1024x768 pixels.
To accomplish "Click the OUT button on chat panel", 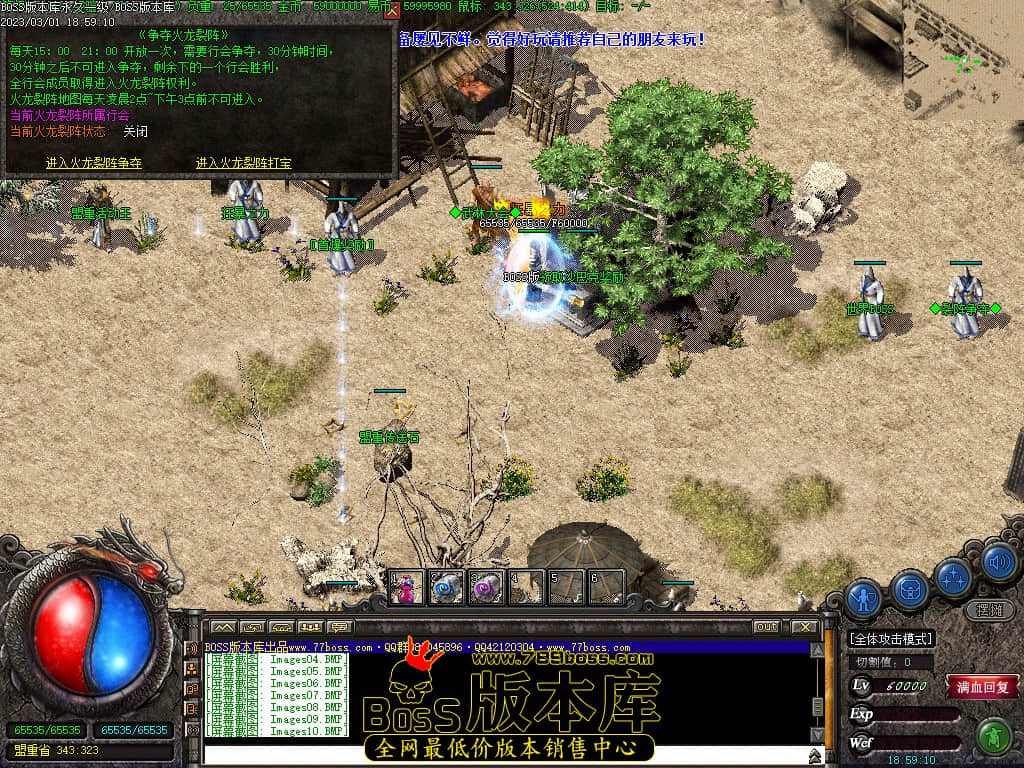I will 766,627.
